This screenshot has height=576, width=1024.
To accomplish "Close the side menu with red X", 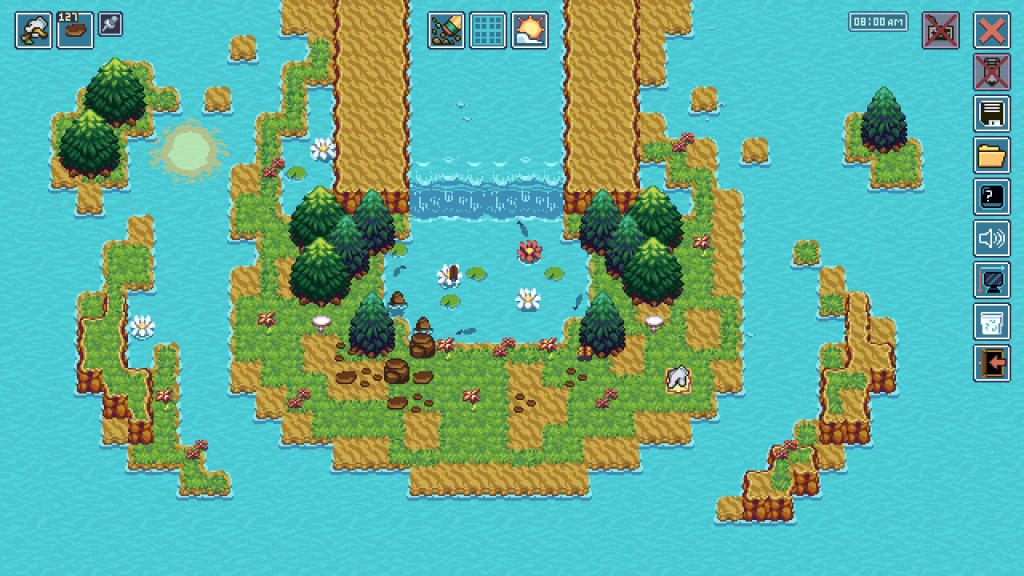I will pos(992,30).
